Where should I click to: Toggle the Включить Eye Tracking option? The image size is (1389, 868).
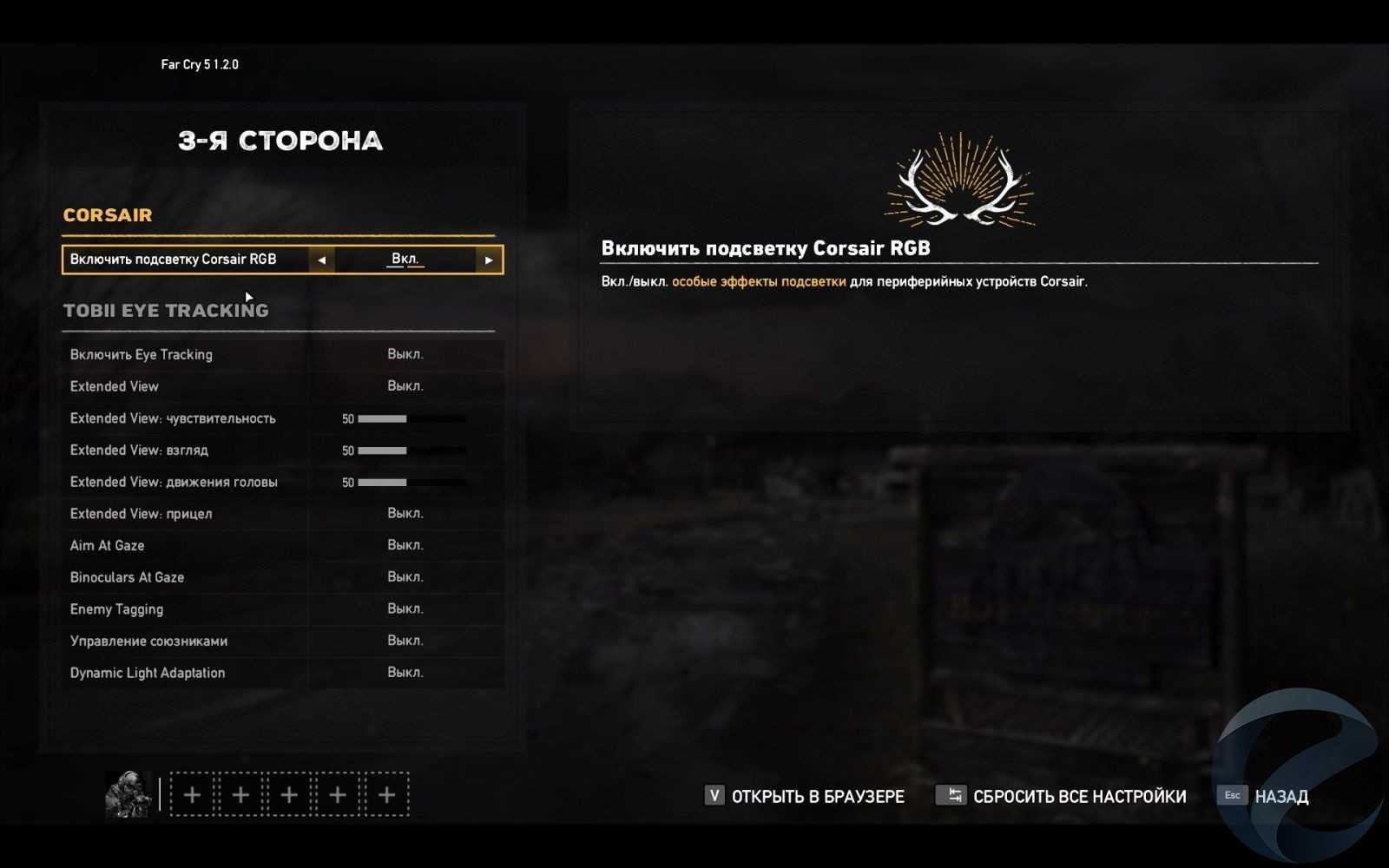pos(405,354)
